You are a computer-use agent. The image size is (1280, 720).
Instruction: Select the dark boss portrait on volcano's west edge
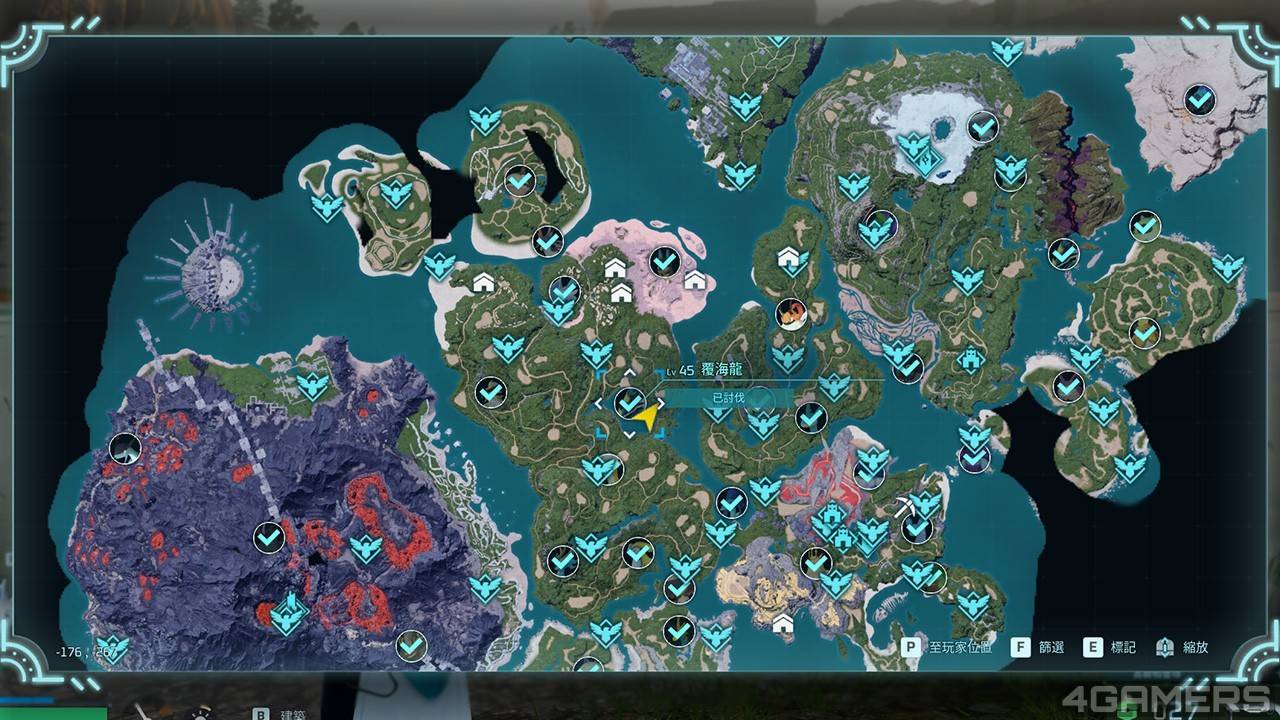(x=125, y=449)
